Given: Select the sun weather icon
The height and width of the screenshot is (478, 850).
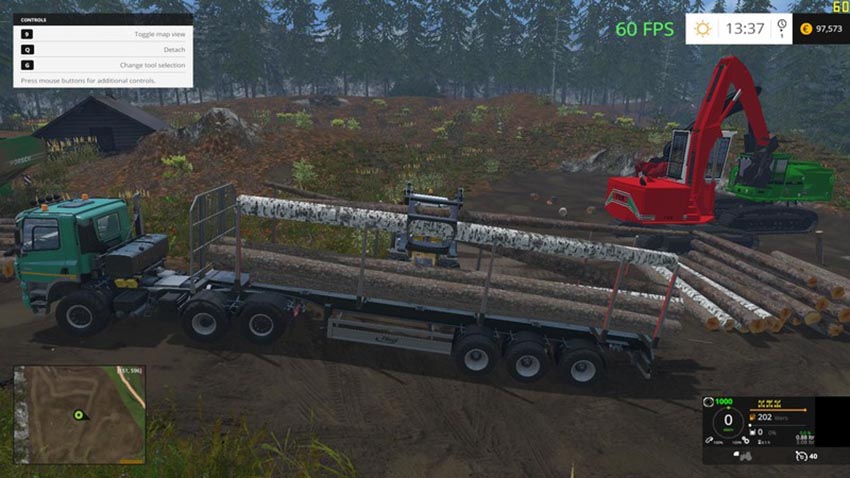Looking at the screenshot, I should point(703,29).
